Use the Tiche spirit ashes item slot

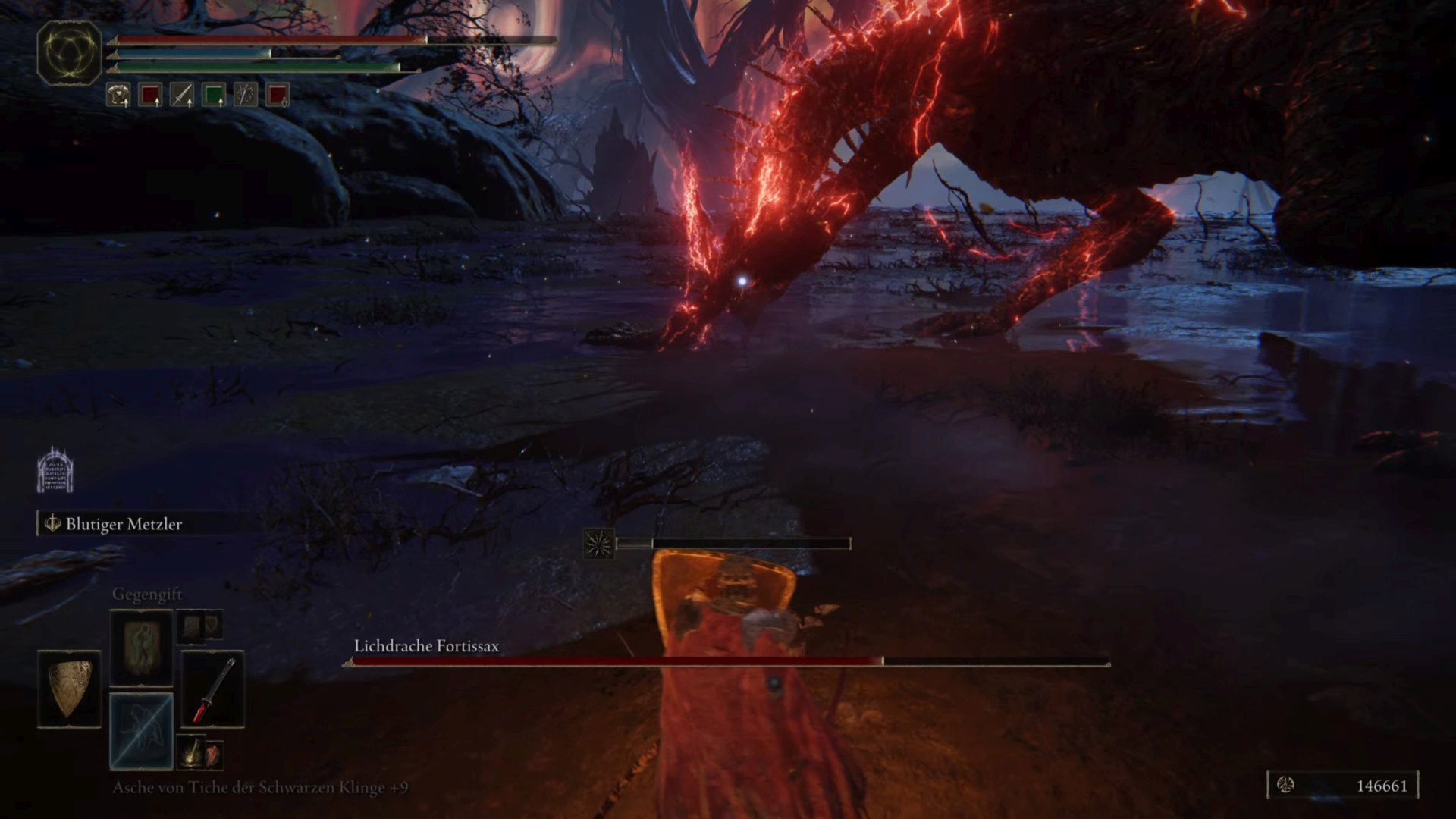(142, 731)
